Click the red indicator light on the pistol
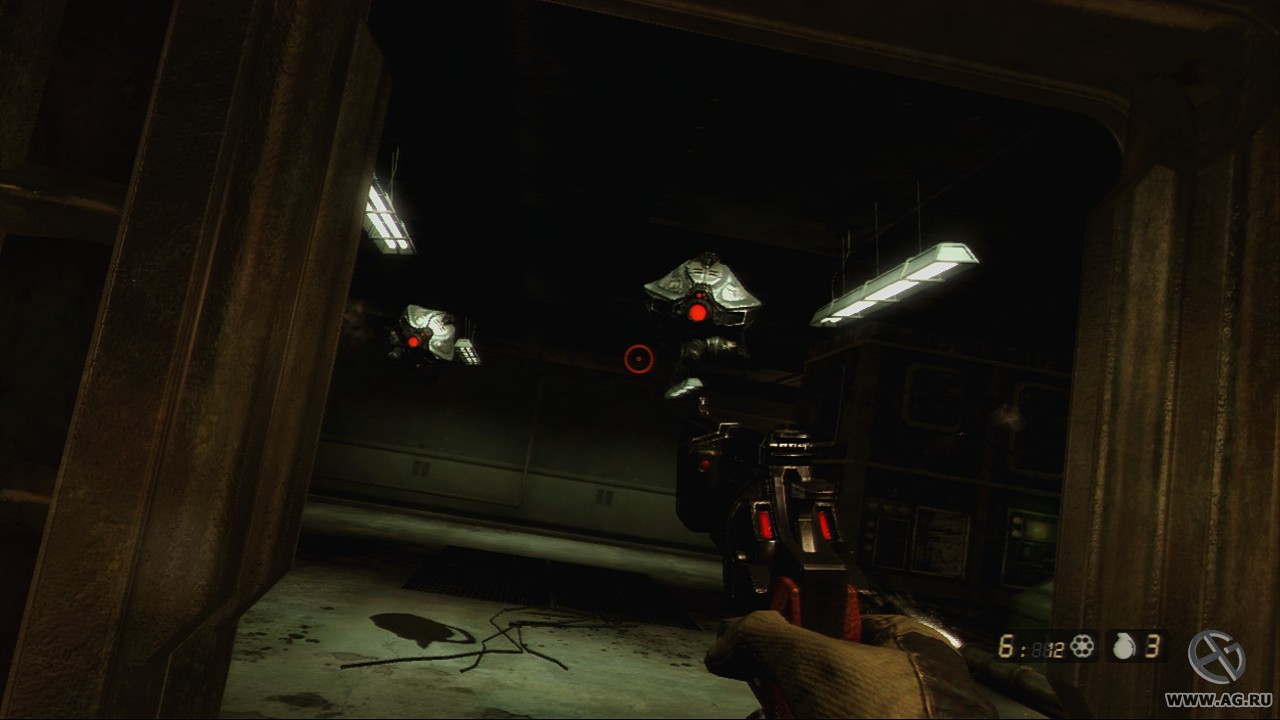 pos(704,466)
